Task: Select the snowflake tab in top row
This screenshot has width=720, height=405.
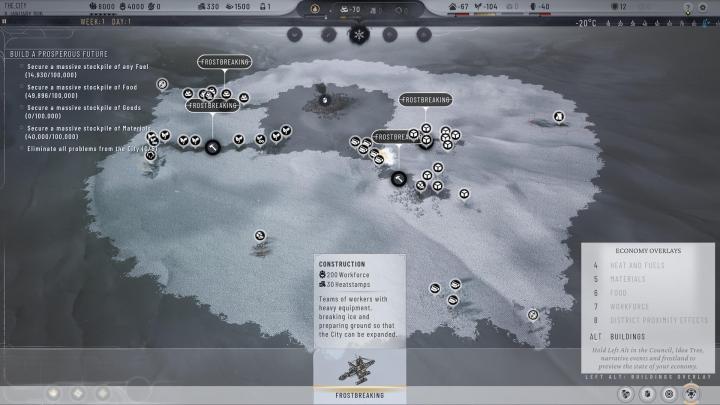Action: pos(359,34)
